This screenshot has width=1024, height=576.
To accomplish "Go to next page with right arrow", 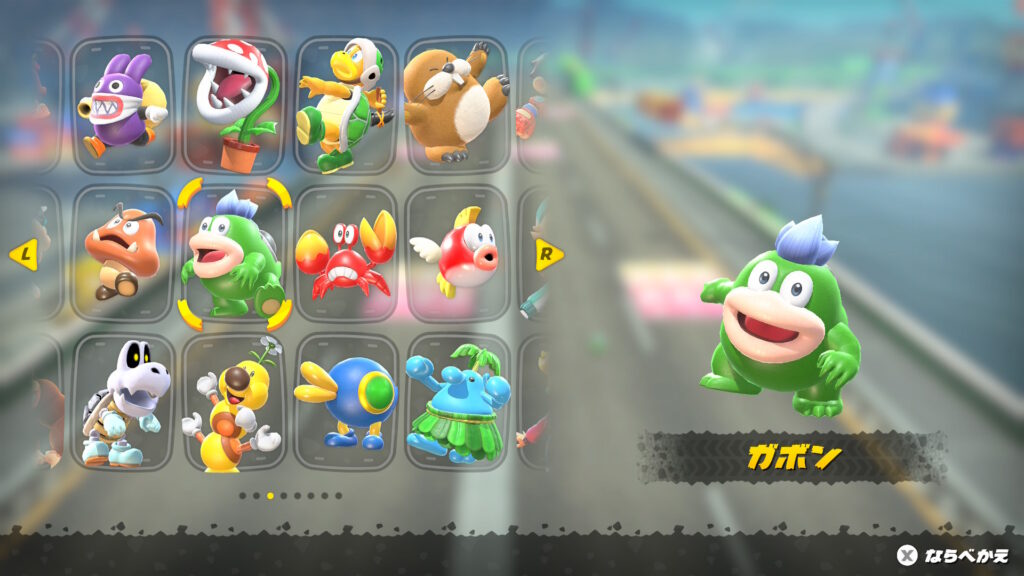I will (x=548, y=254).
